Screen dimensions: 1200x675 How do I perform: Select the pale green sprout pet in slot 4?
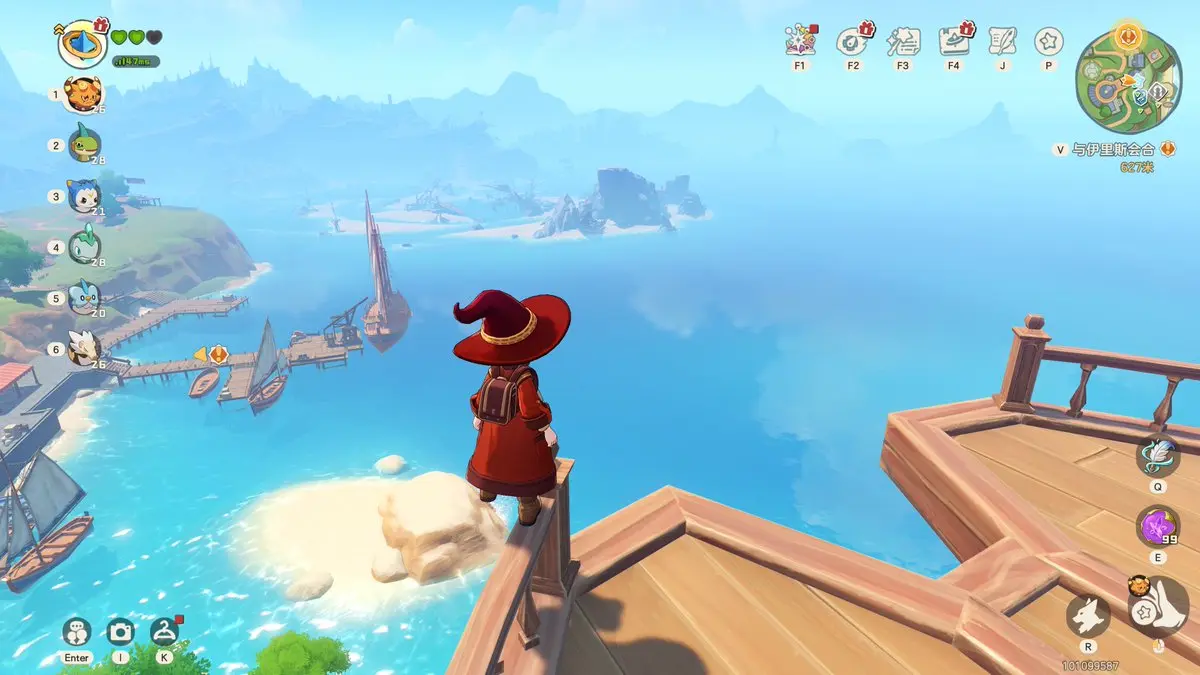pyautogui.click(x=84, y=247)
